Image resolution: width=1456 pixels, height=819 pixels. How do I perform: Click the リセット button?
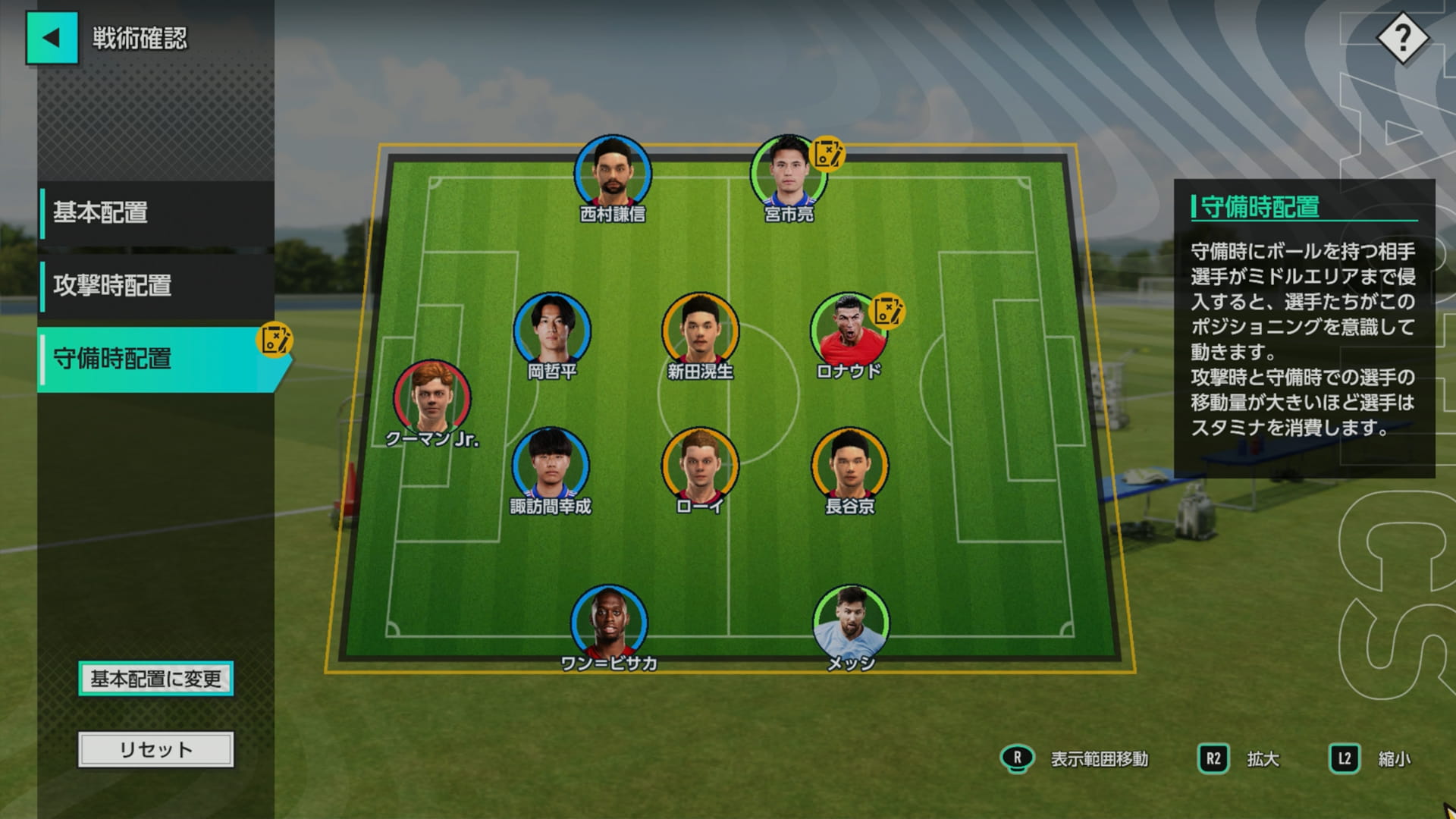[x=155, y=749]
